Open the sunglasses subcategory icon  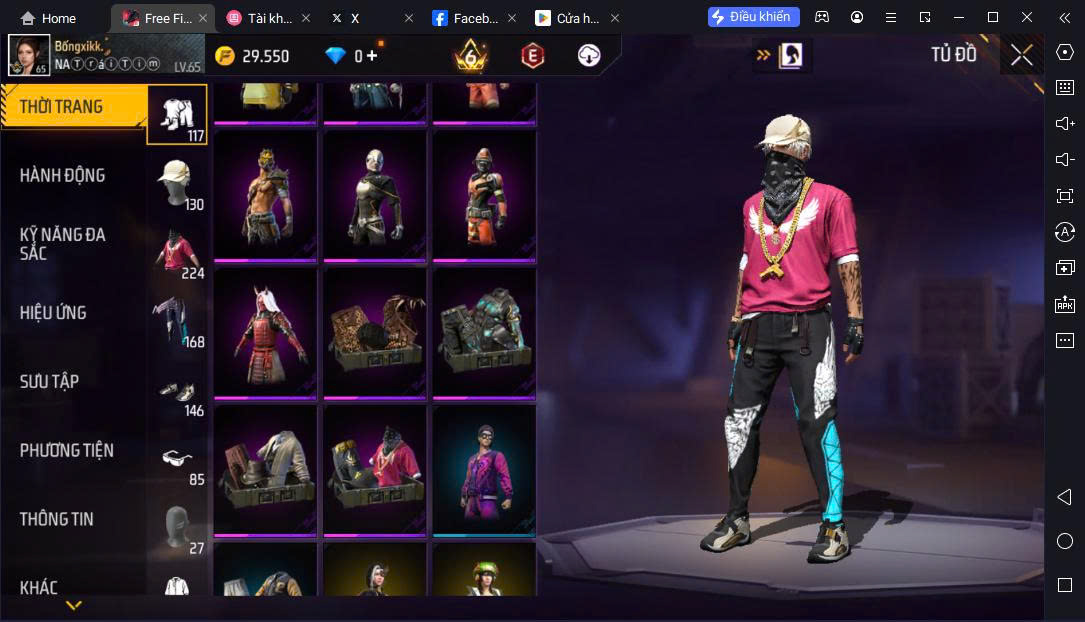(x=177, y=458)
